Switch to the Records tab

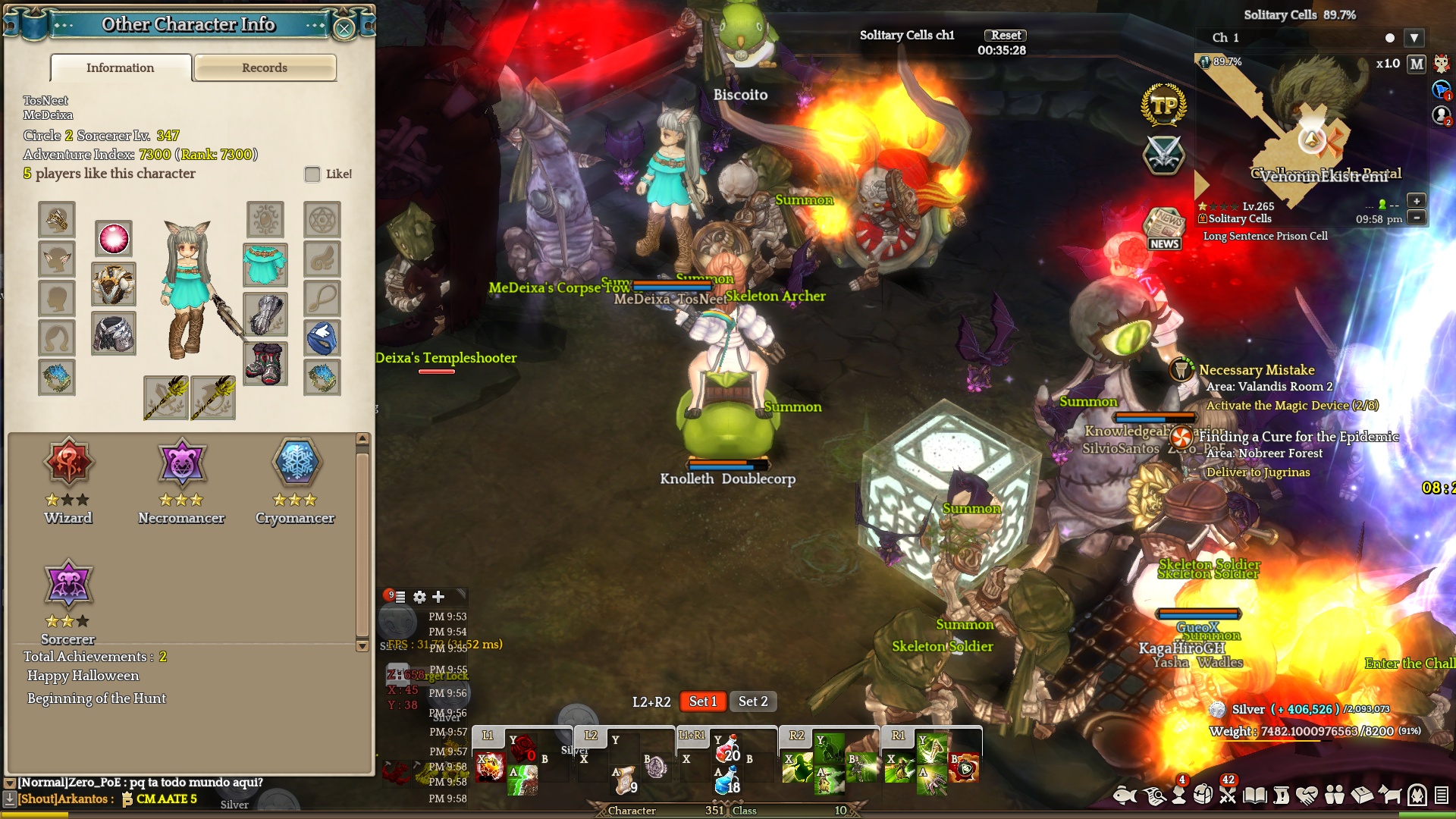265,68
